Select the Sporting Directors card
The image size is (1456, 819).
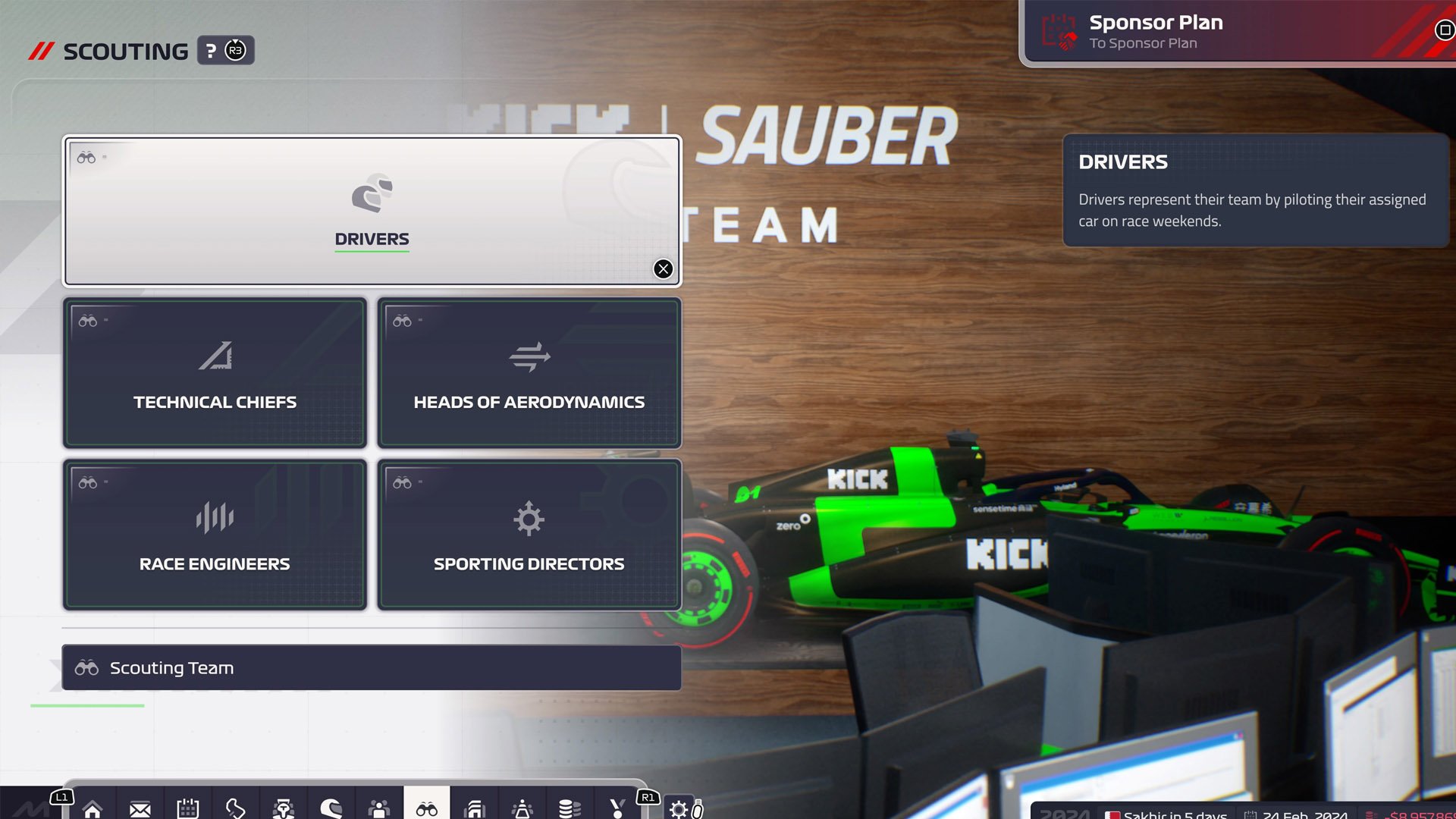point(529,535)
